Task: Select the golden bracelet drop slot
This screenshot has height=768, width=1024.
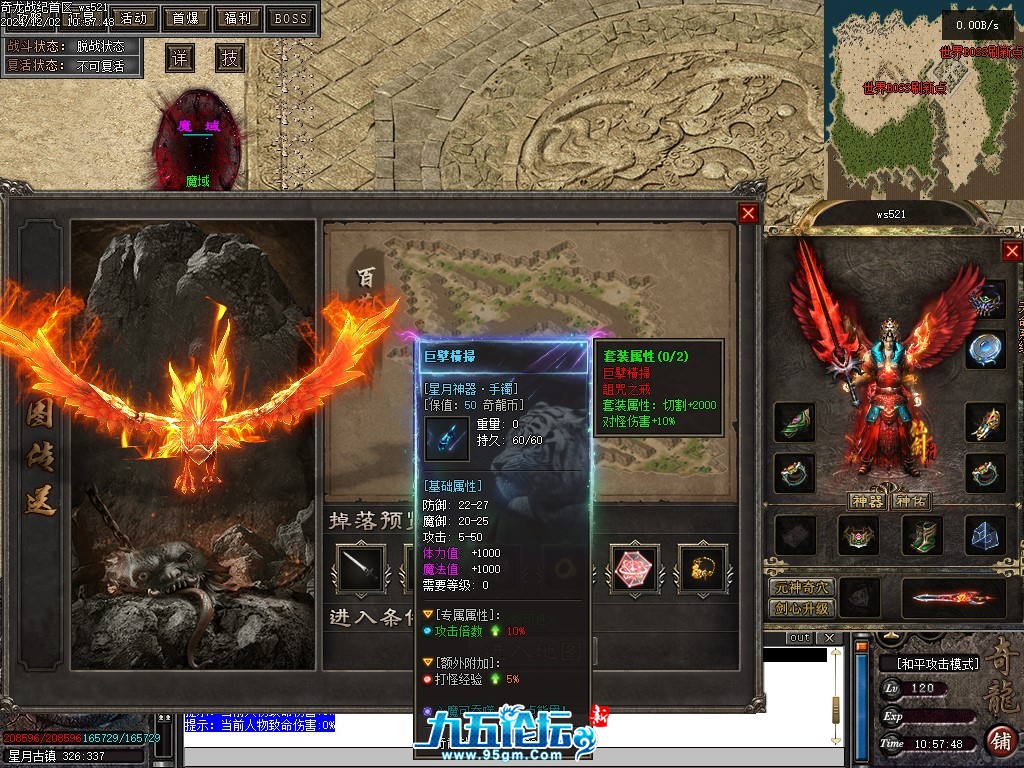Action: (x=702, y=568)
